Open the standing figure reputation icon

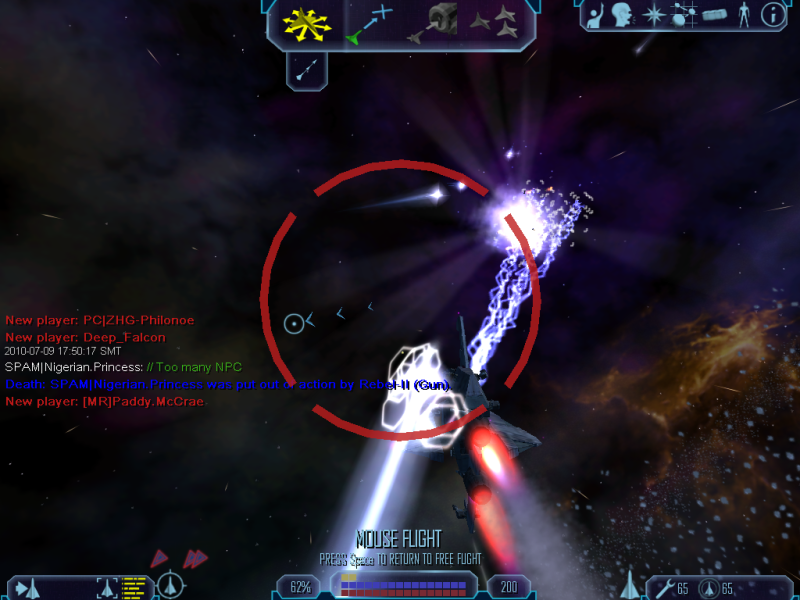(743, 15)
